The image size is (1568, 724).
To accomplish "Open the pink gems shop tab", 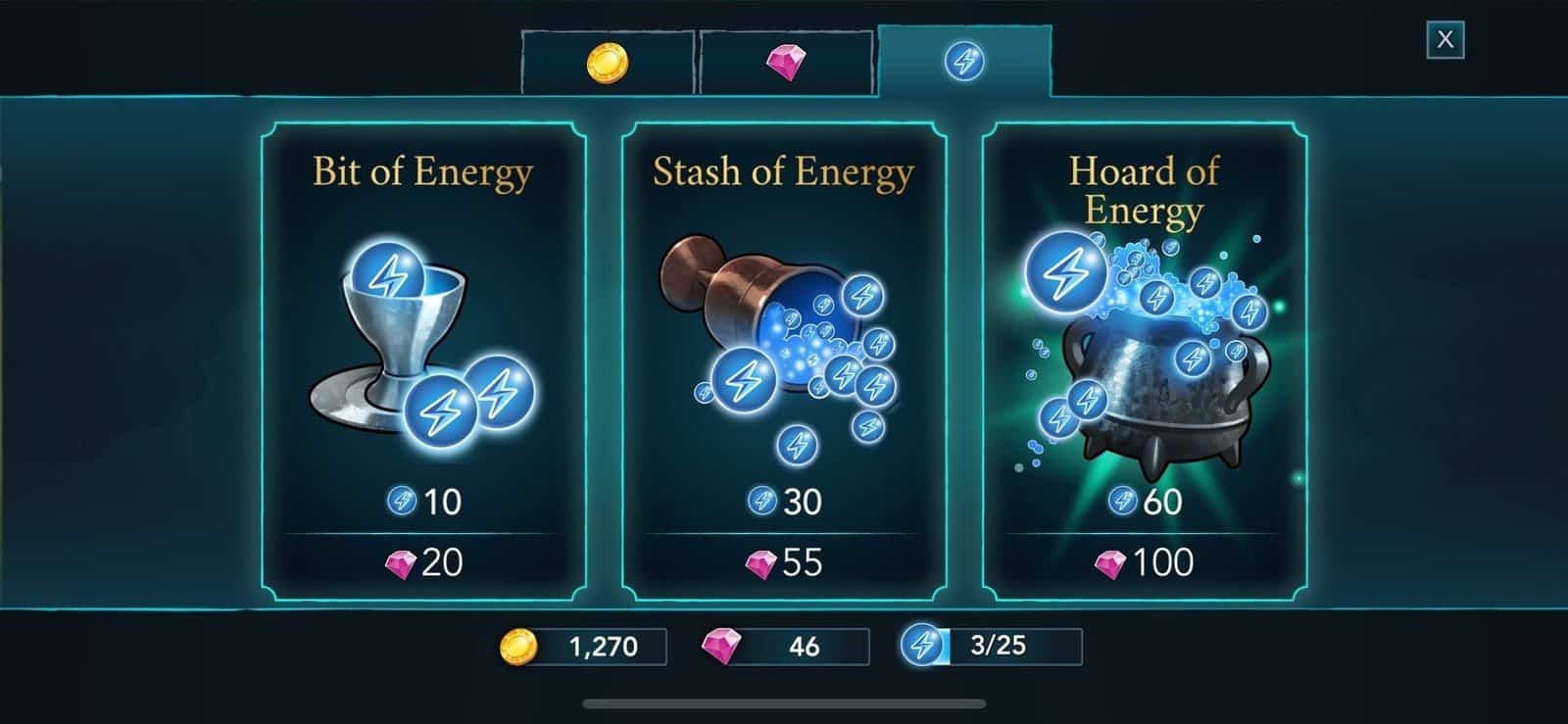I will [786, 63].
